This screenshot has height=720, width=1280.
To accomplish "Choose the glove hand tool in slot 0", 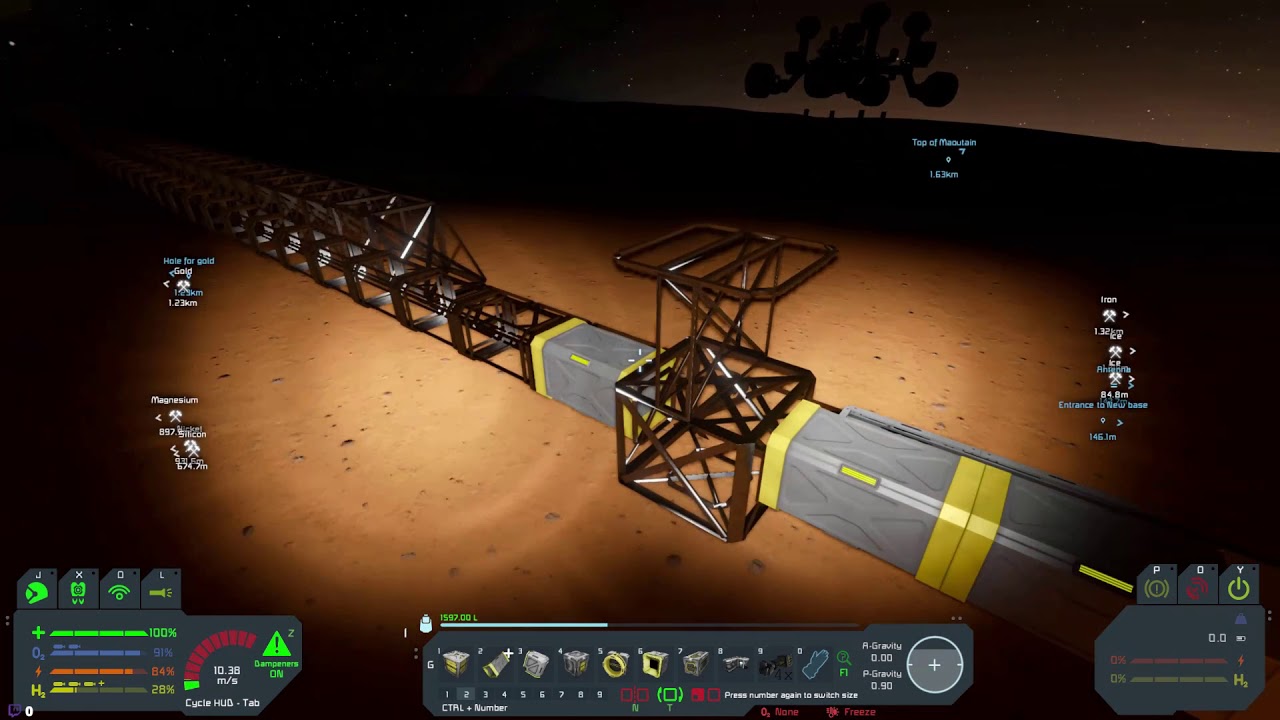I will point(815,663).
